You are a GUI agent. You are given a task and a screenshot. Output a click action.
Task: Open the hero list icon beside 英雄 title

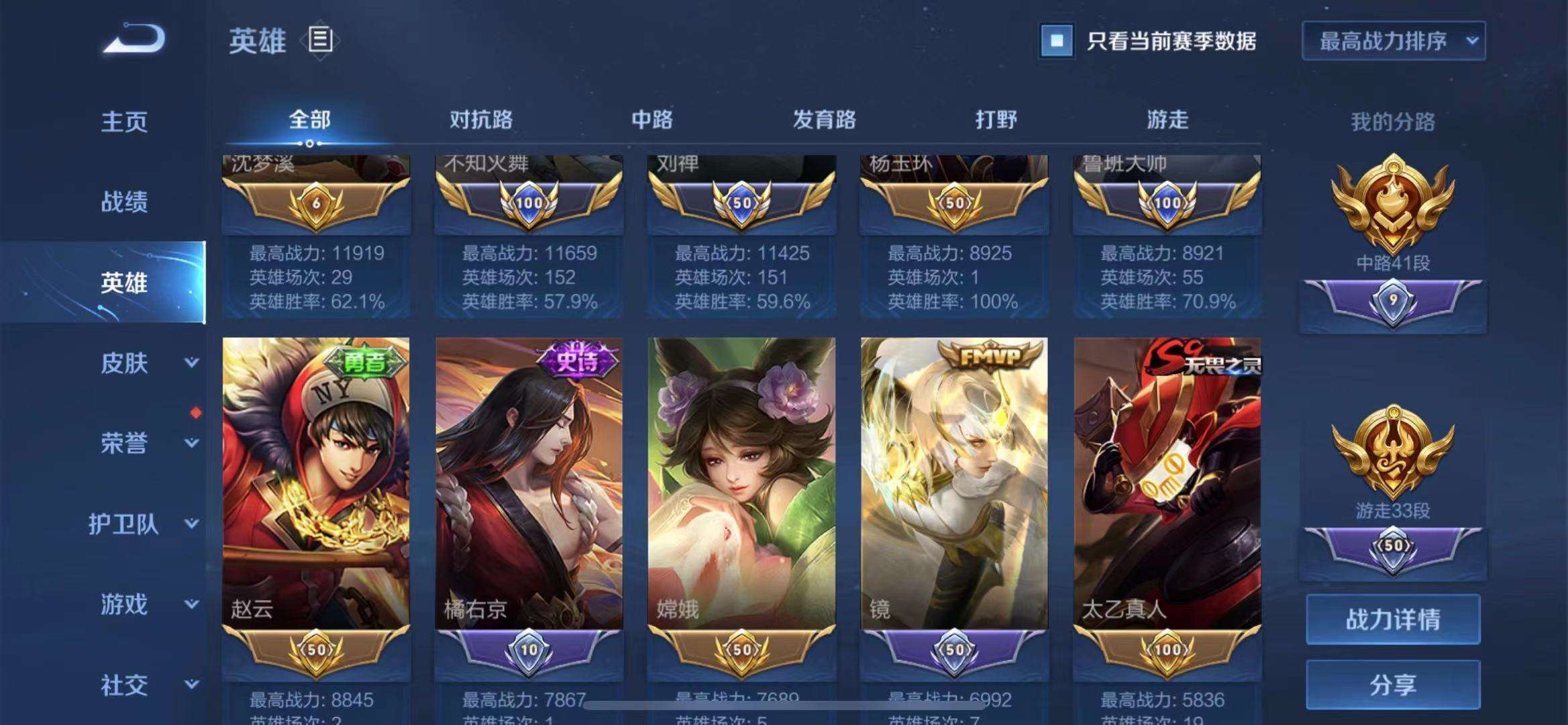pyautogui.click(x=320, y=40)
